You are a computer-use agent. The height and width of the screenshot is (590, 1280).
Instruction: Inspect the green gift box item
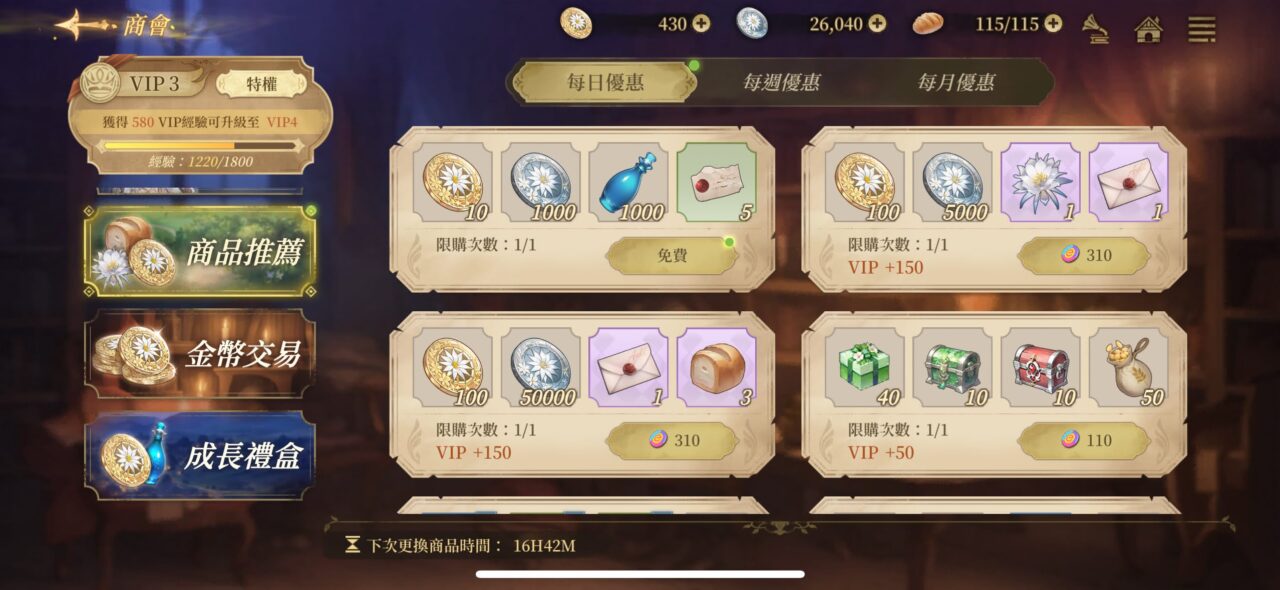tap(865, 368)
